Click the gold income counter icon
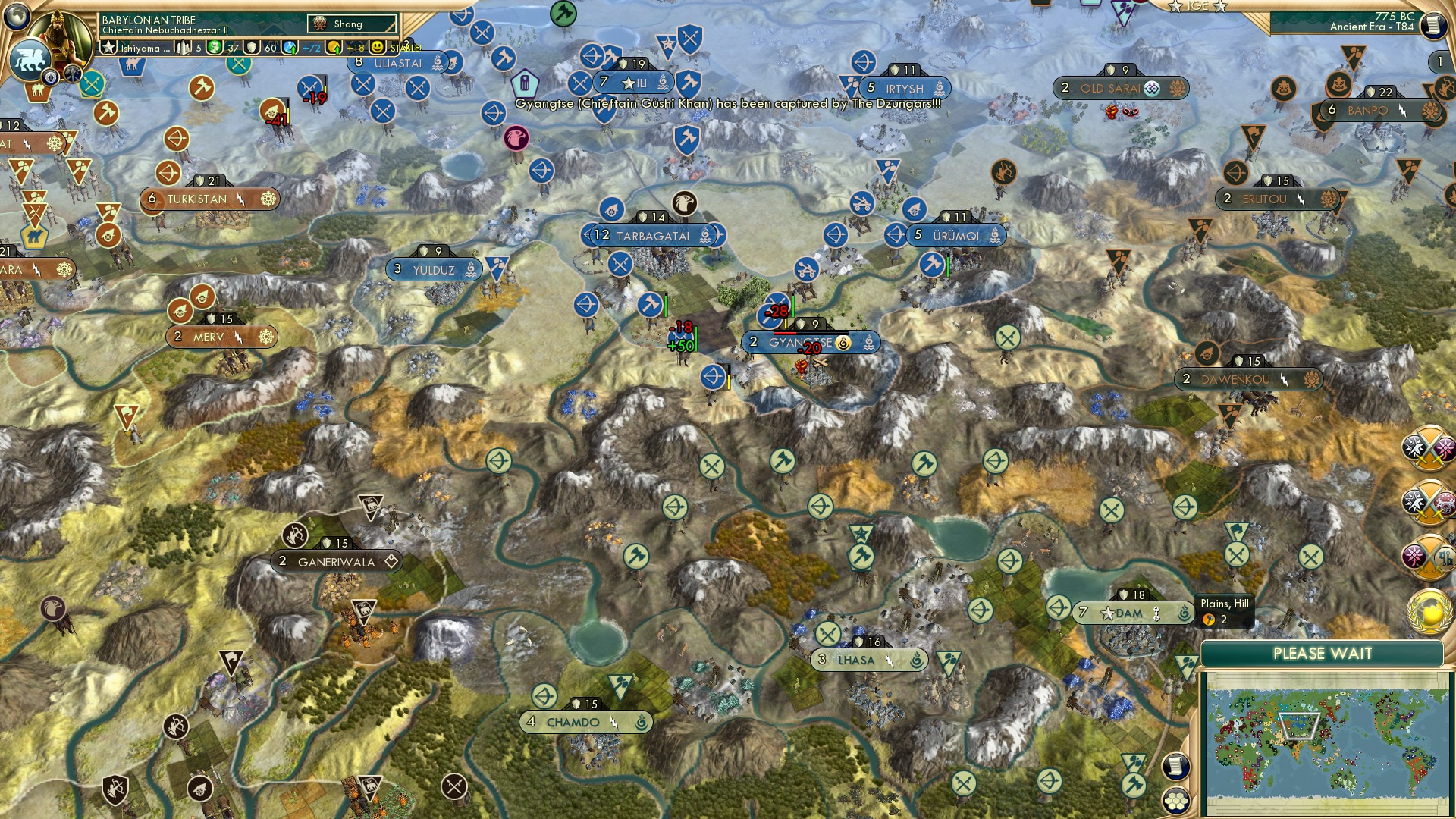The height and width of the screenshot is (819, 1456). click(334, 49)
